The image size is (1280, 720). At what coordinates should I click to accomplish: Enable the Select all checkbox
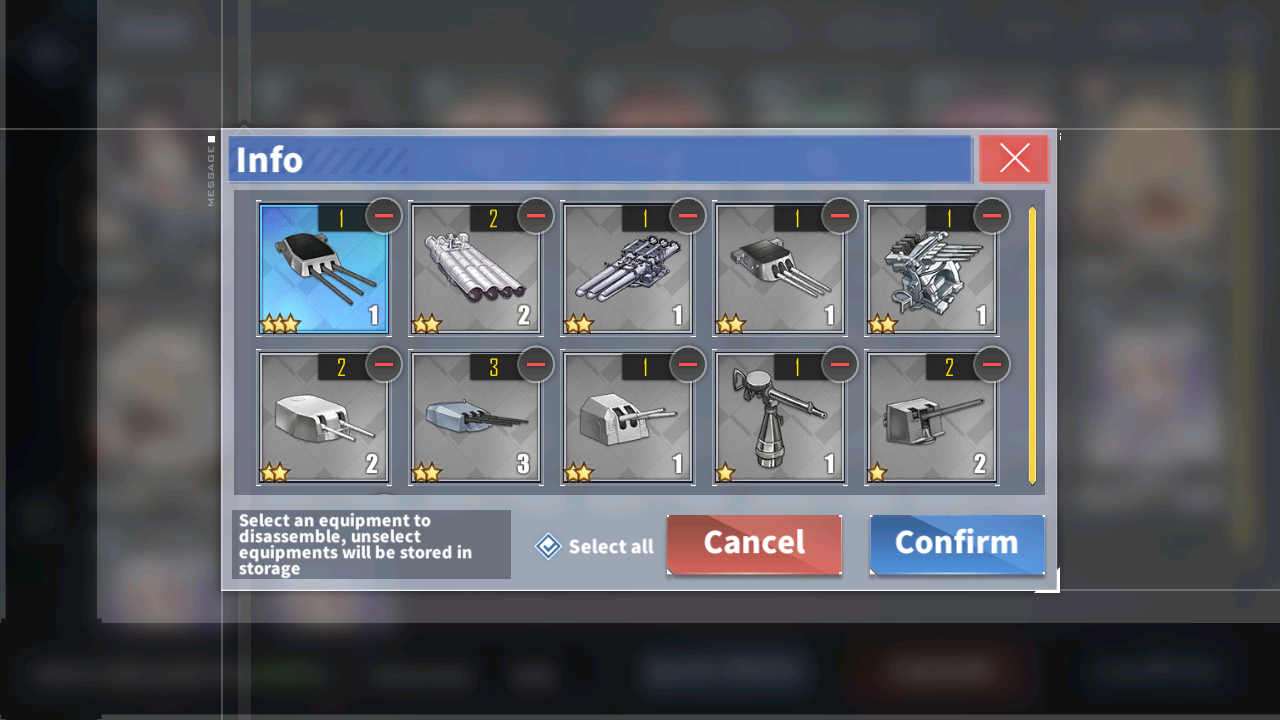pyautogui.click(x=547, y=545)
